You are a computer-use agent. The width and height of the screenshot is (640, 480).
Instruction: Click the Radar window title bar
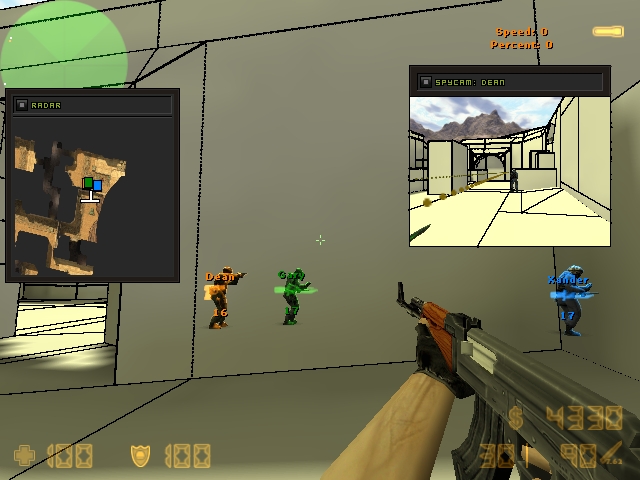click(x=100, y=104)
